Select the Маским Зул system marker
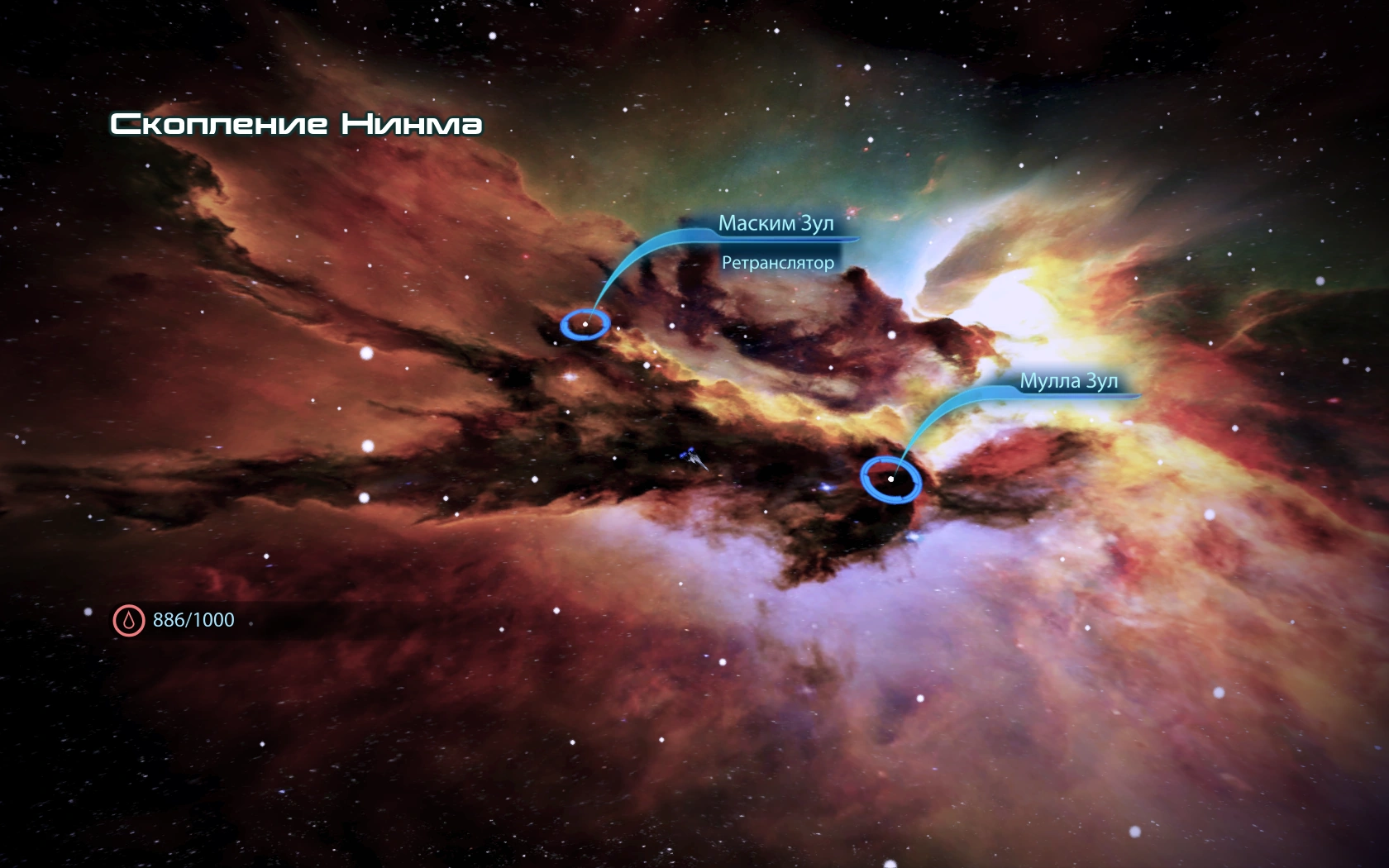The height and width of the screenshot is (868, 1389). [x=585, y=324]
